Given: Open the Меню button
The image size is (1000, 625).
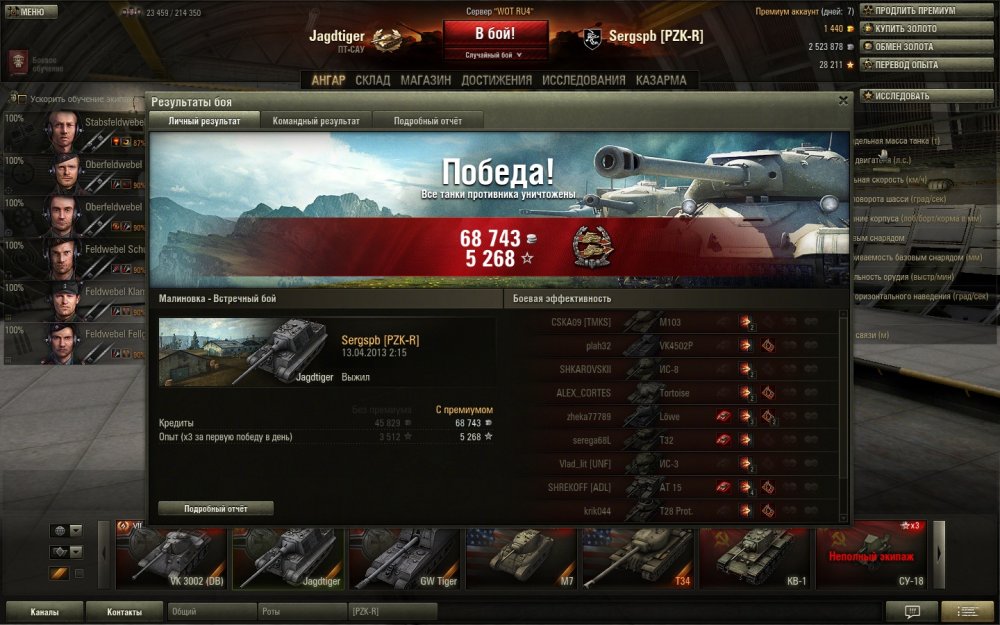Looking at the screenshot, I should click(25, 12).
